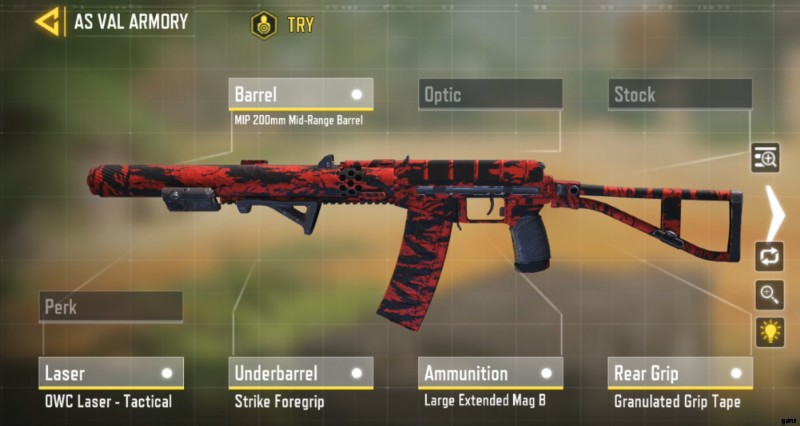Screen dimensions: 800x426
Task: Select the empty Stock slot
Action: coord(680,94)
